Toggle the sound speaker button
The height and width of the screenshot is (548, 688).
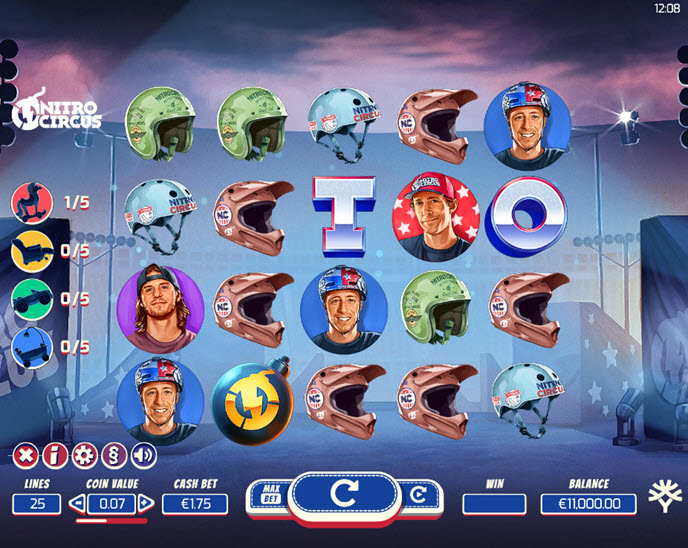click(x=144, y=456)
